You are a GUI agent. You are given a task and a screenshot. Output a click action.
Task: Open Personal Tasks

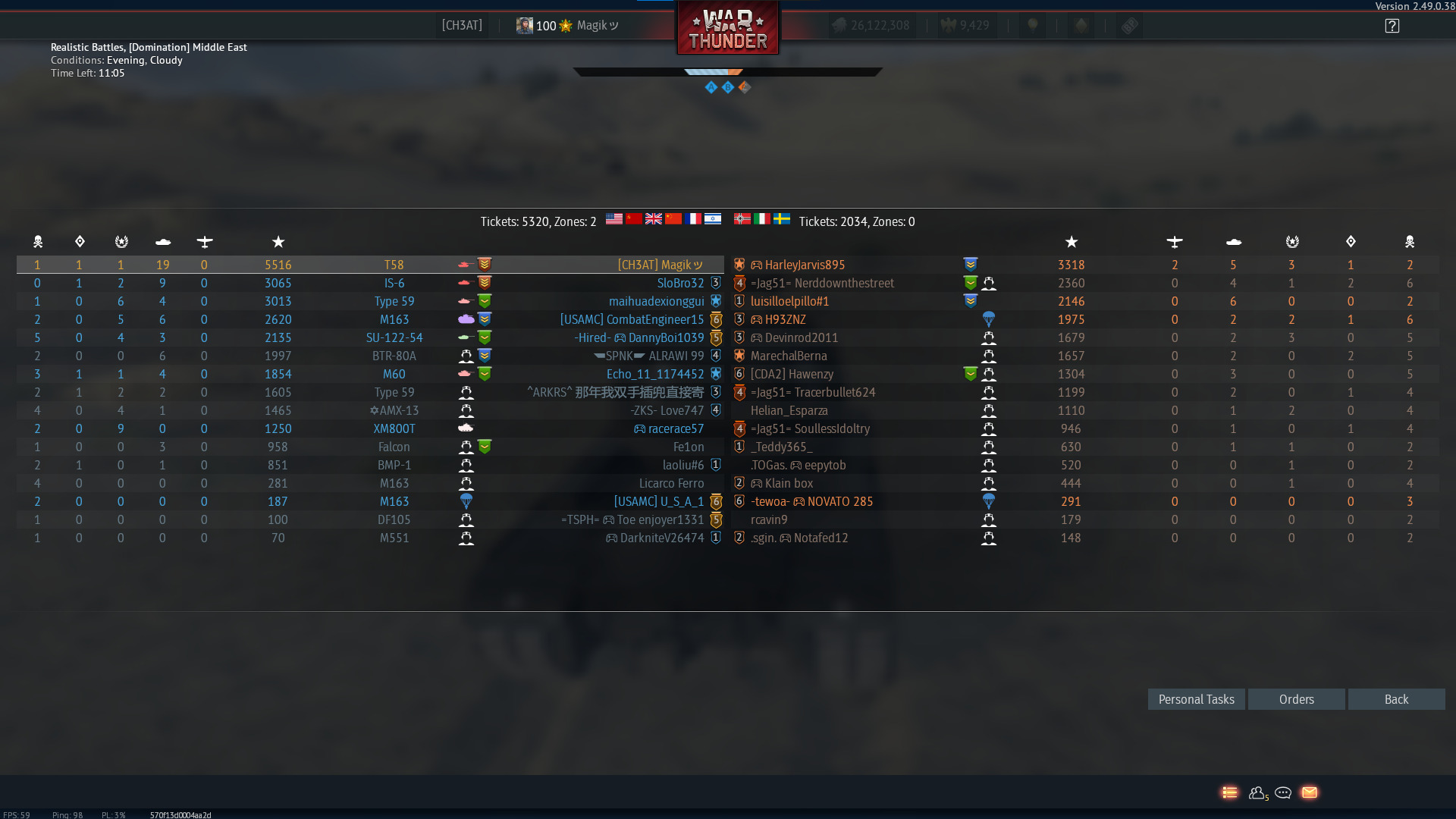click(1196, 698)
